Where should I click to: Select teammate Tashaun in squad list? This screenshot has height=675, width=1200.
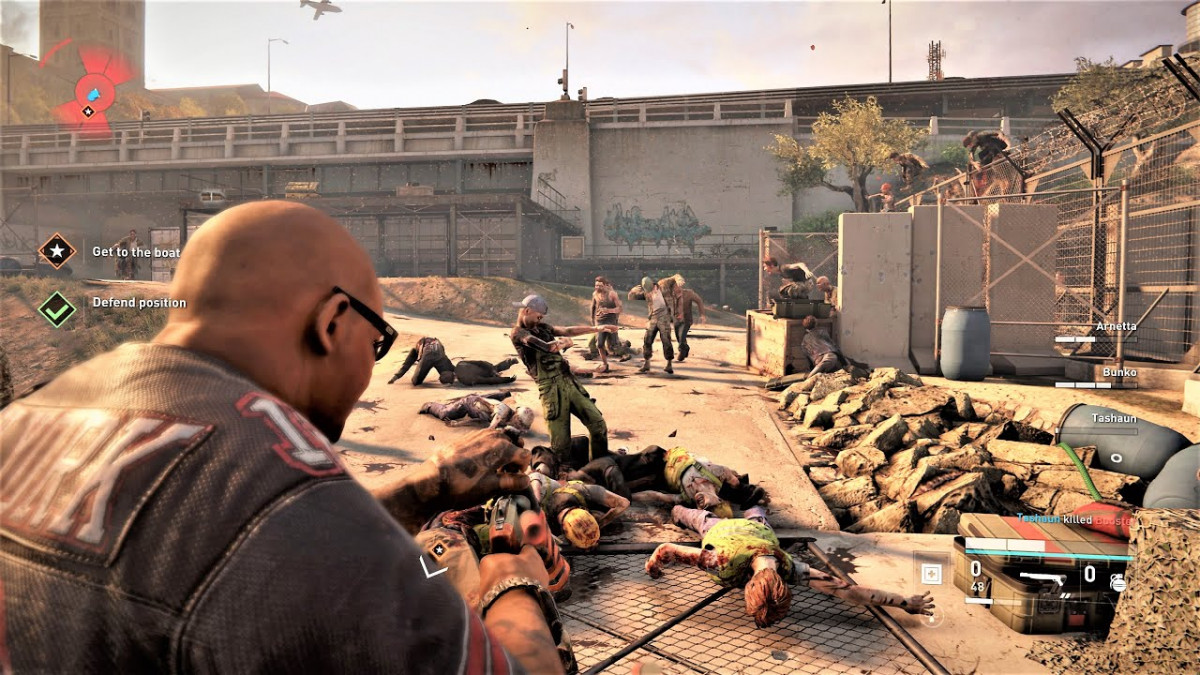1113,418
